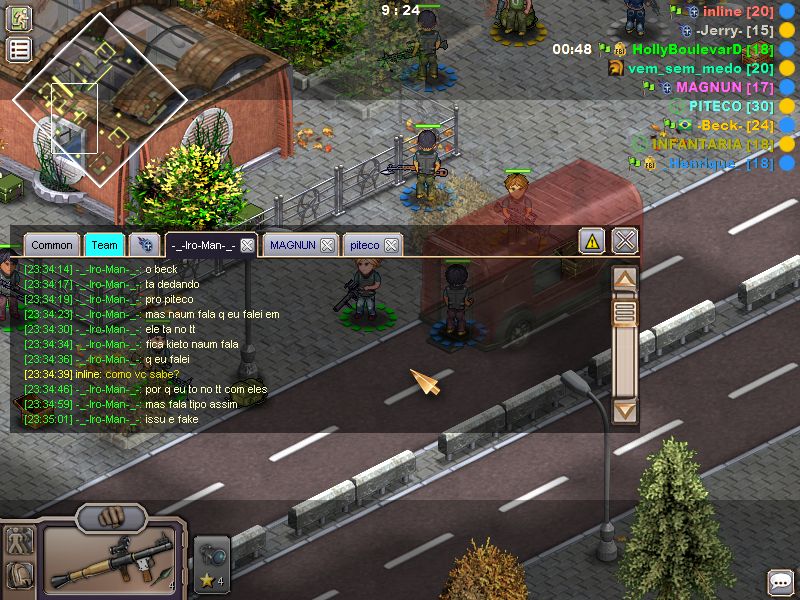
Task: Open the clan emblem chat tab
Action: [145, 245]
